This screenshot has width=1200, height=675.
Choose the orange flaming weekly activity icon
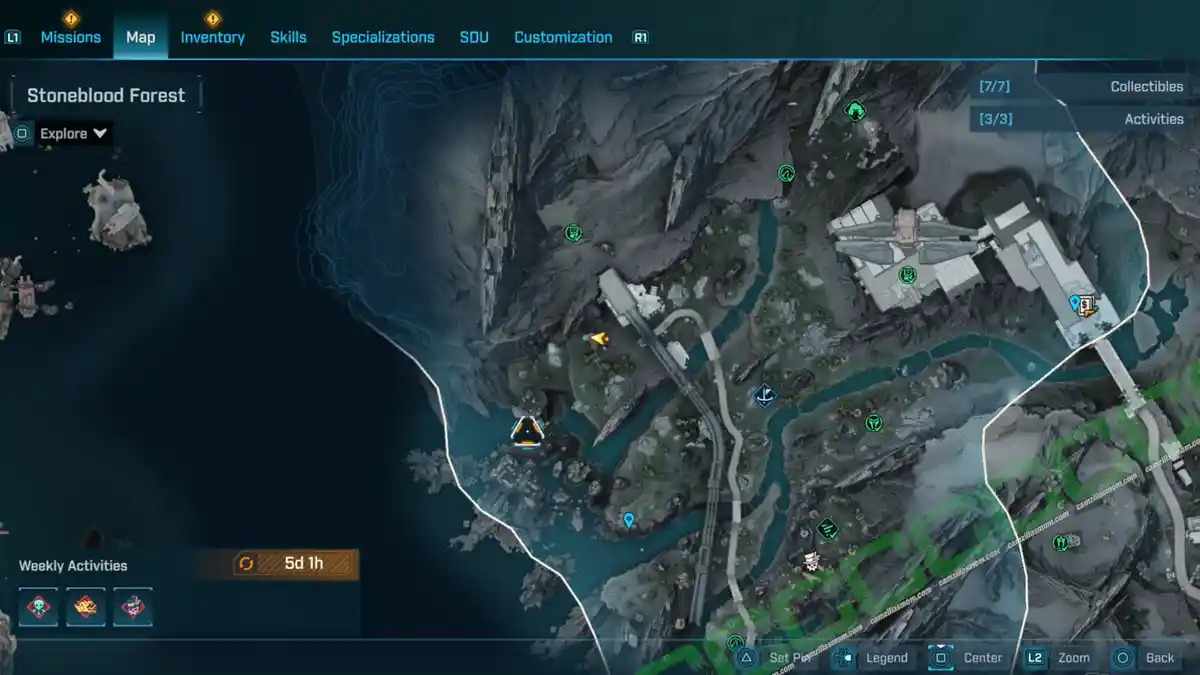tap(86, 607)
